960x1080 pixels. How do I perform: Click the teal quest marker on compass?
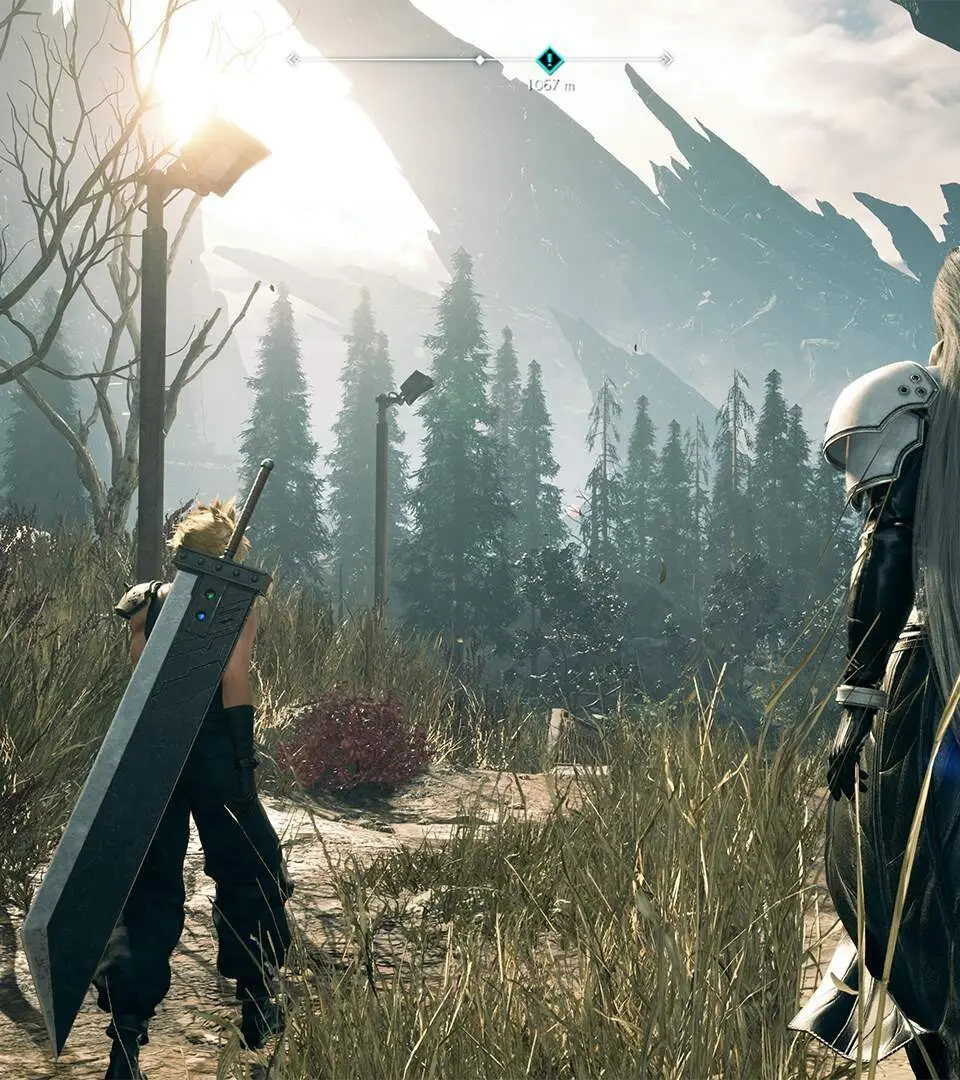(x=549, y=59)
